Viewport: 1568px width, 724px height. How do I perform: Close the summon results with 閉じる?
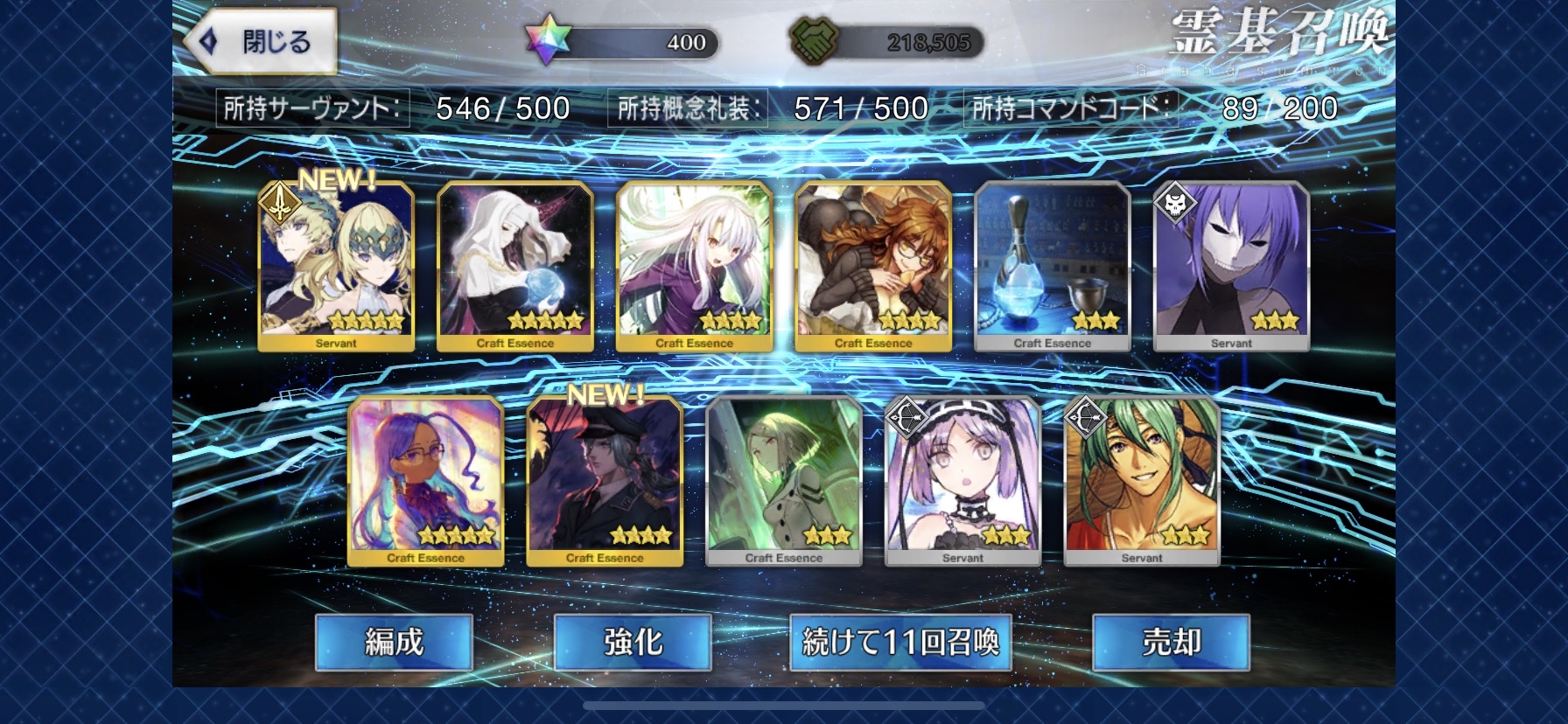point(261,41)
